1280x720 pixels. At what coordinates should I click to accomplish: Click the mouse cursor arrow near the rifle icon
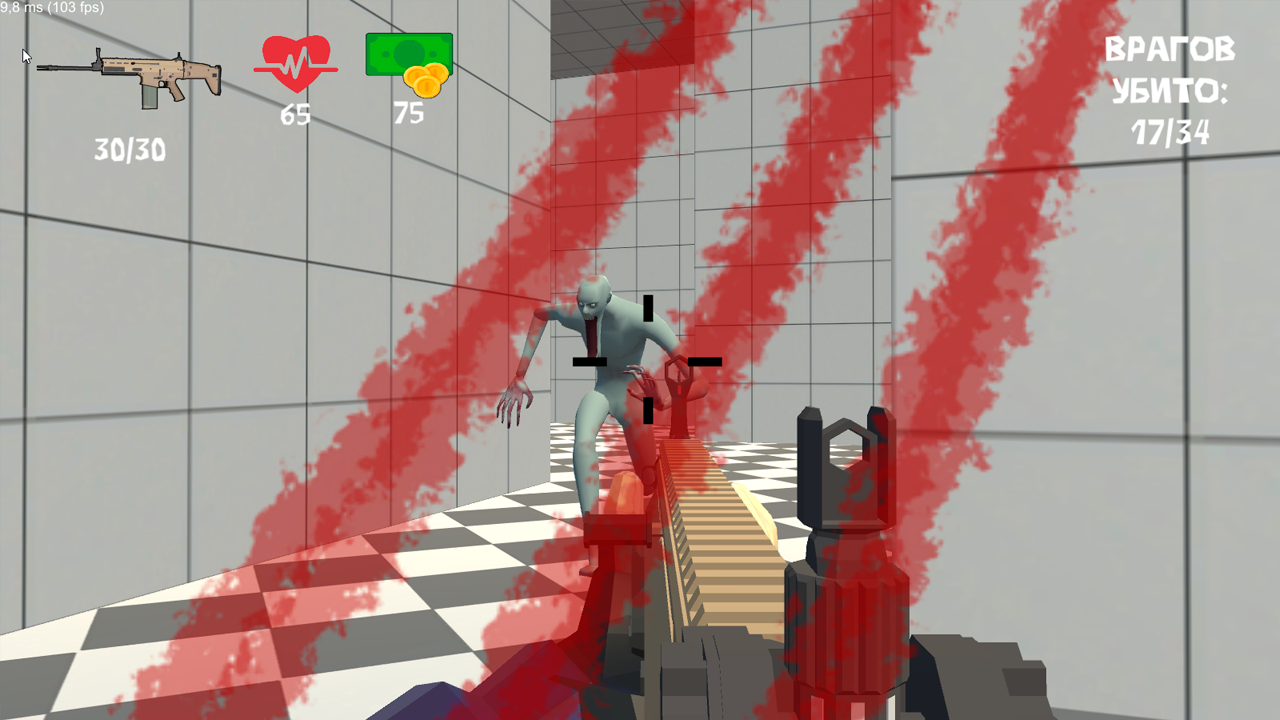point(25,56)
